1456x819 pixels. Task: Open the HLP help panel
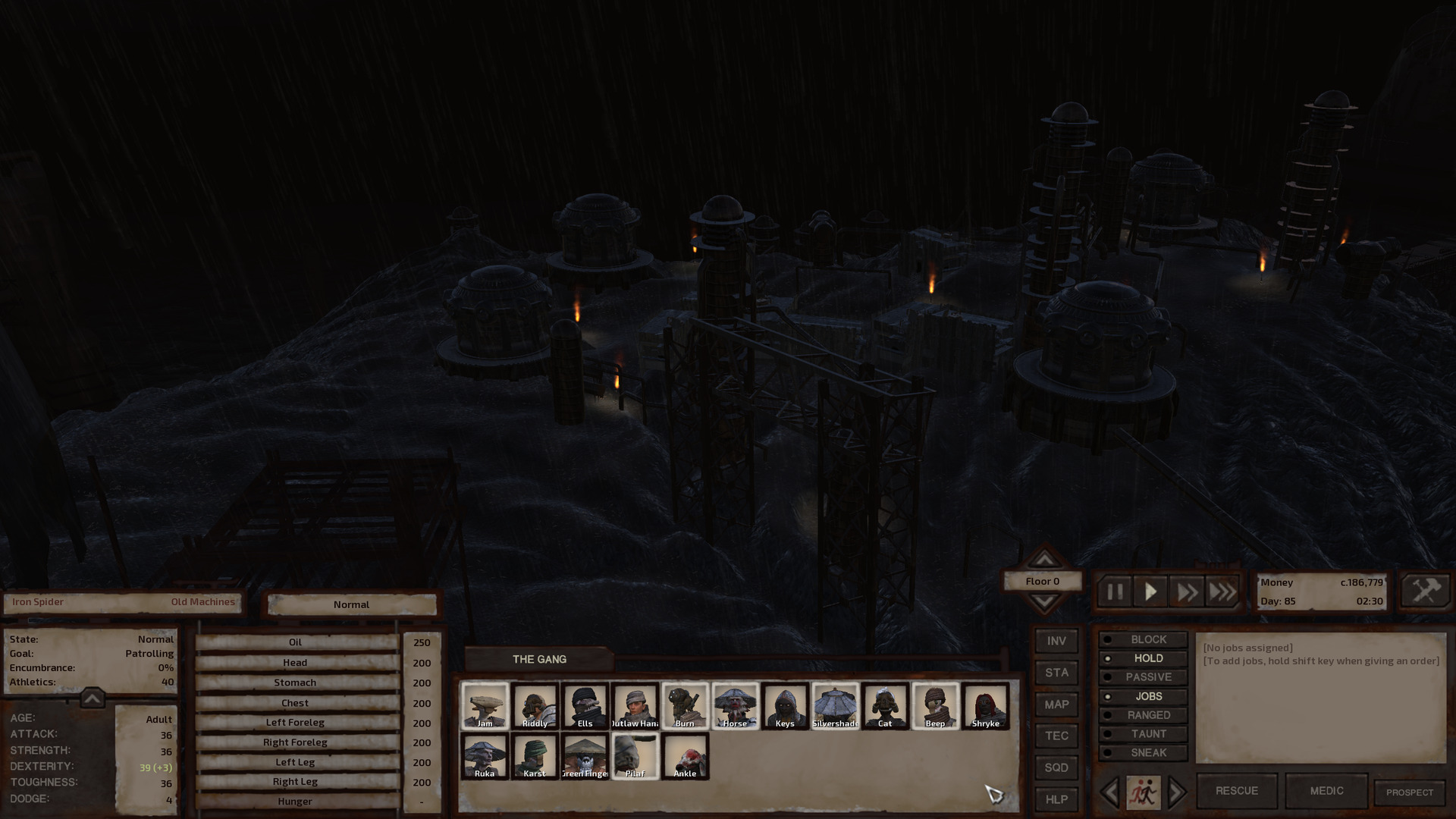click(1056, 800)
